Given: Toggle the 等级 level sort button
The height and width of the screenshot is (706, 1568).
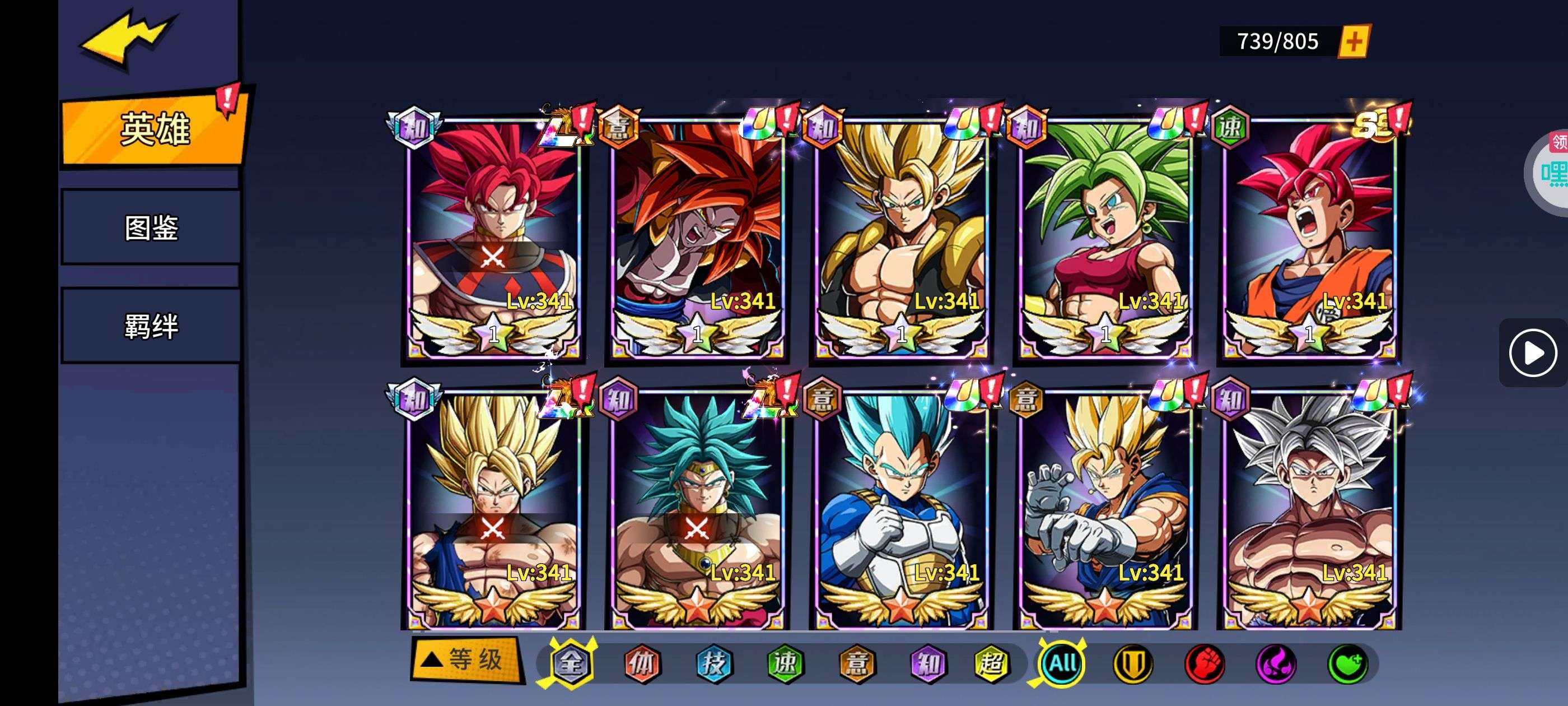Looking at the screenshot, I should click(467, 659).
